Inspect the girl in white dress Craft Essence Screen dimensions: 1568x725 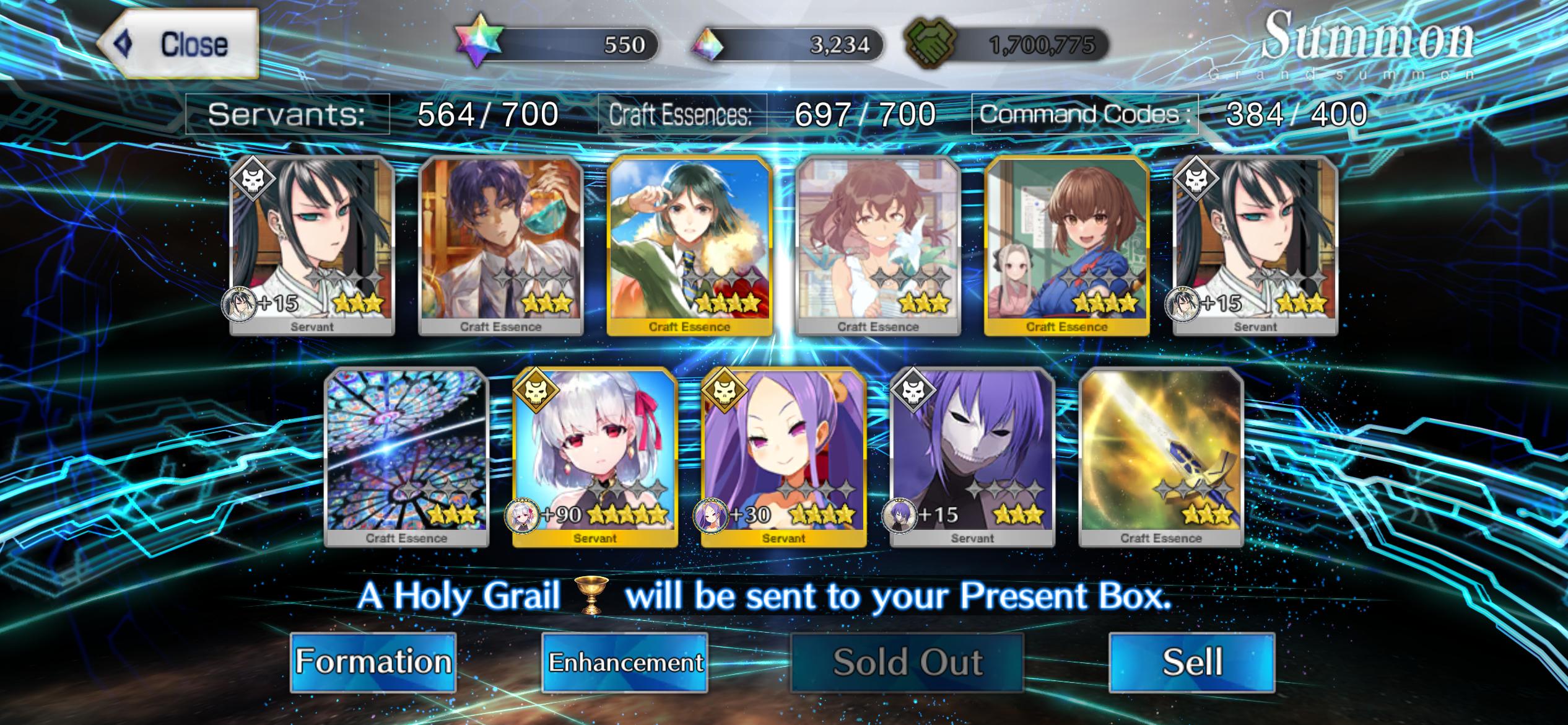click(878, 245)
